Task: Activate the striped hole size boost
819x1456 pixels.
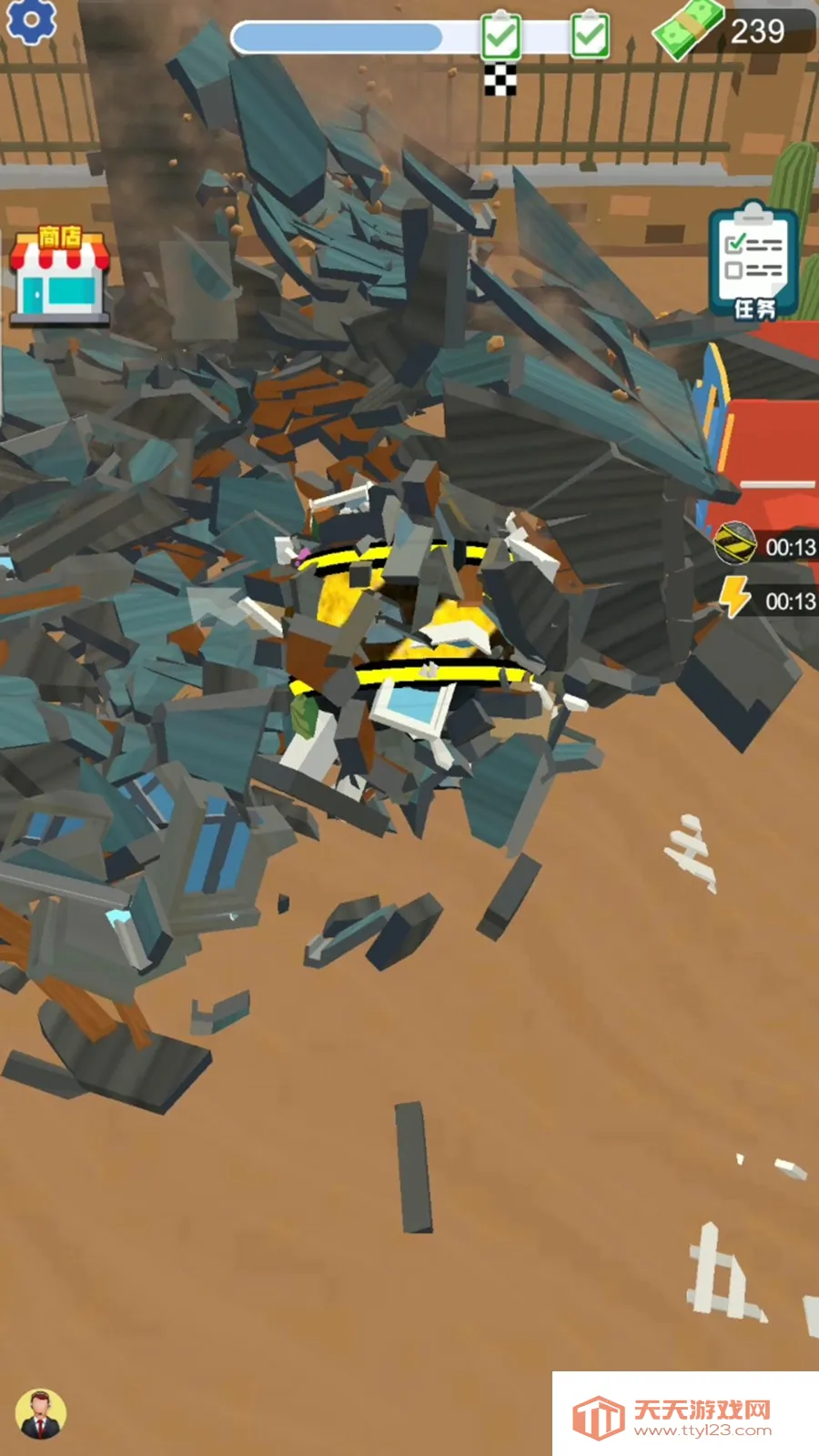Action: (x=734, y=544)
